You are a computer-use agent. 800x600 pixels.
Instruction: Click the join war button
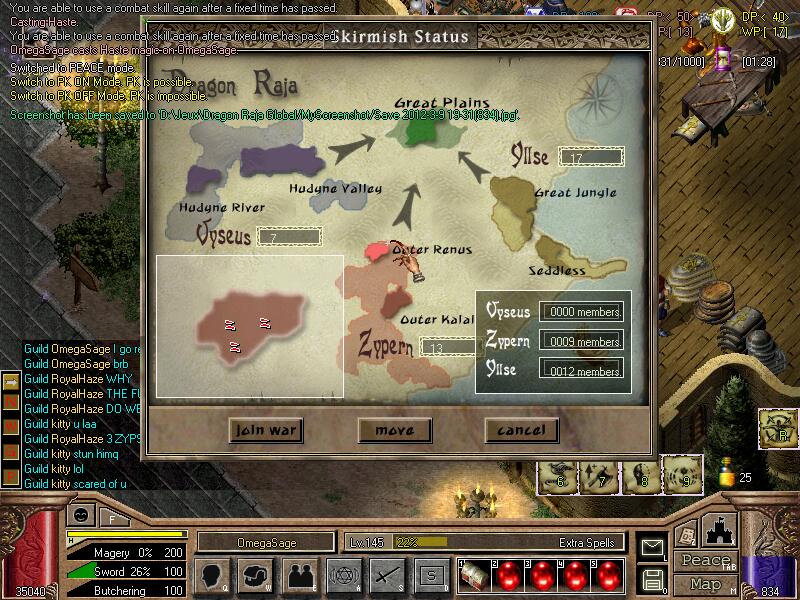coord(266,431)
